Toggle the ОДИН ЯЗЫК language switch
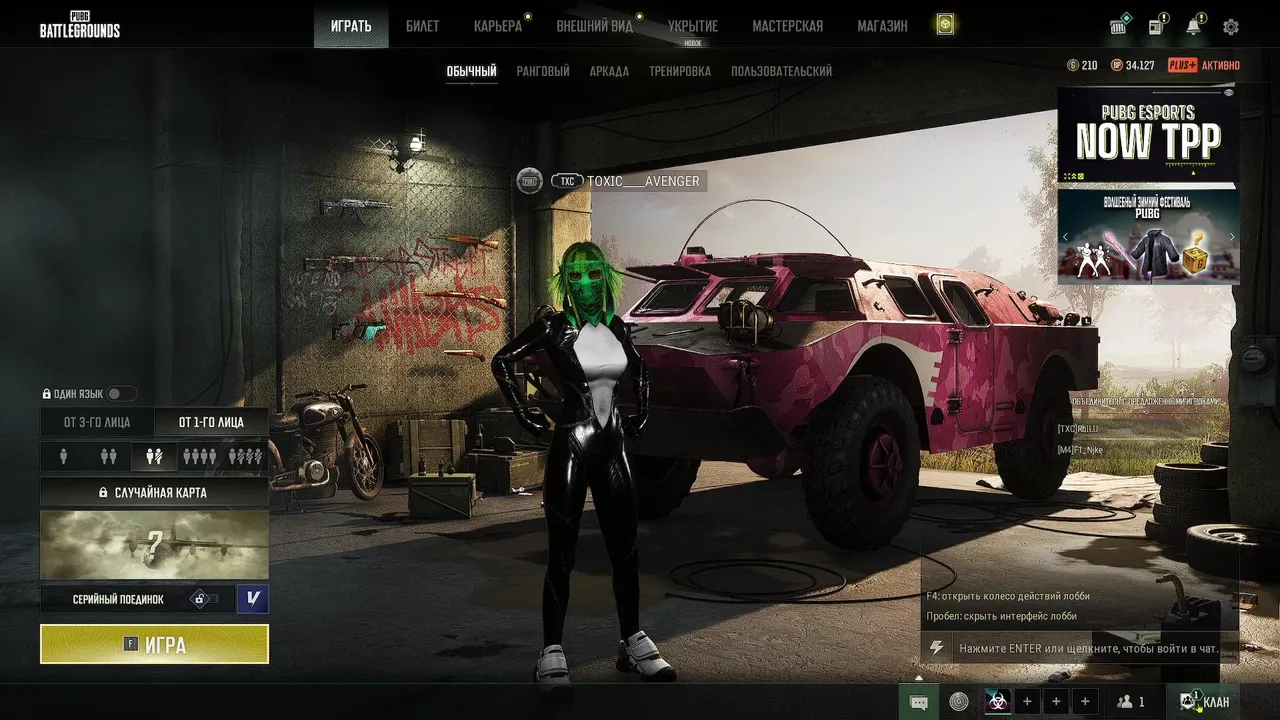The image size is (1280, 720). (x=121, y=394)
